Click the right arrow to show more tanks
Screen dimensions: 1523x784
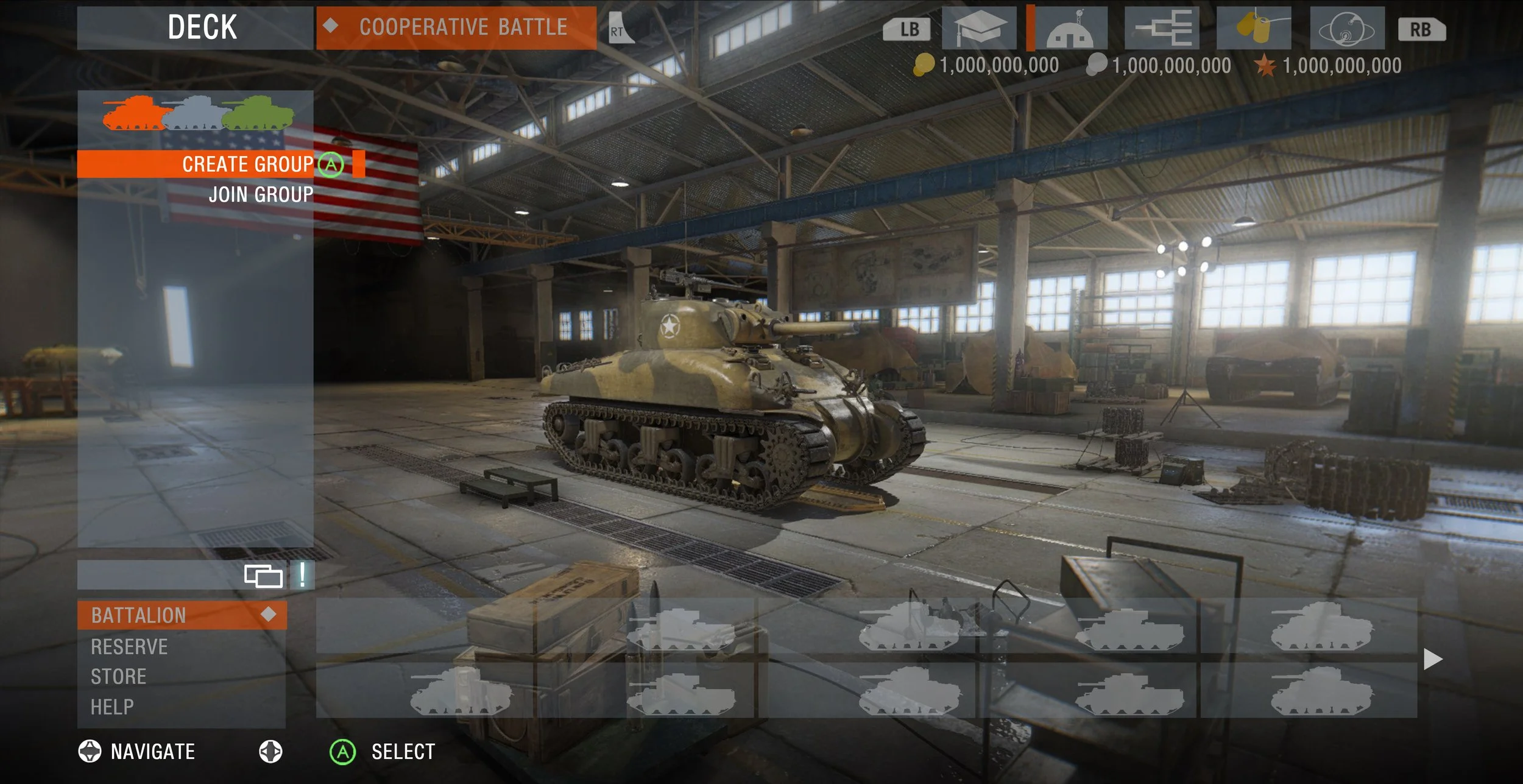click(x=1433, y=659)
